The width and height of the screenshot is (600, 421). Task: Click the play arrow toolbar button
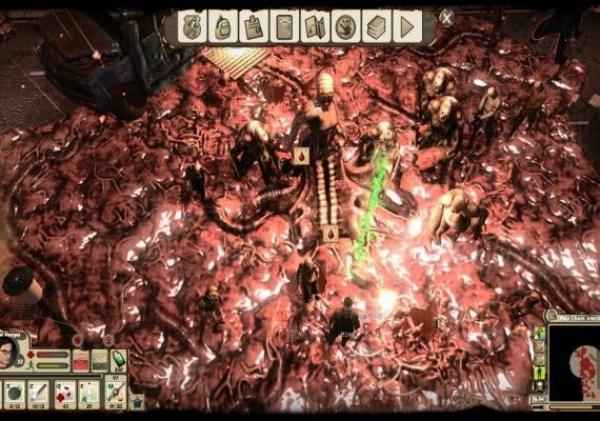(407, 26)
